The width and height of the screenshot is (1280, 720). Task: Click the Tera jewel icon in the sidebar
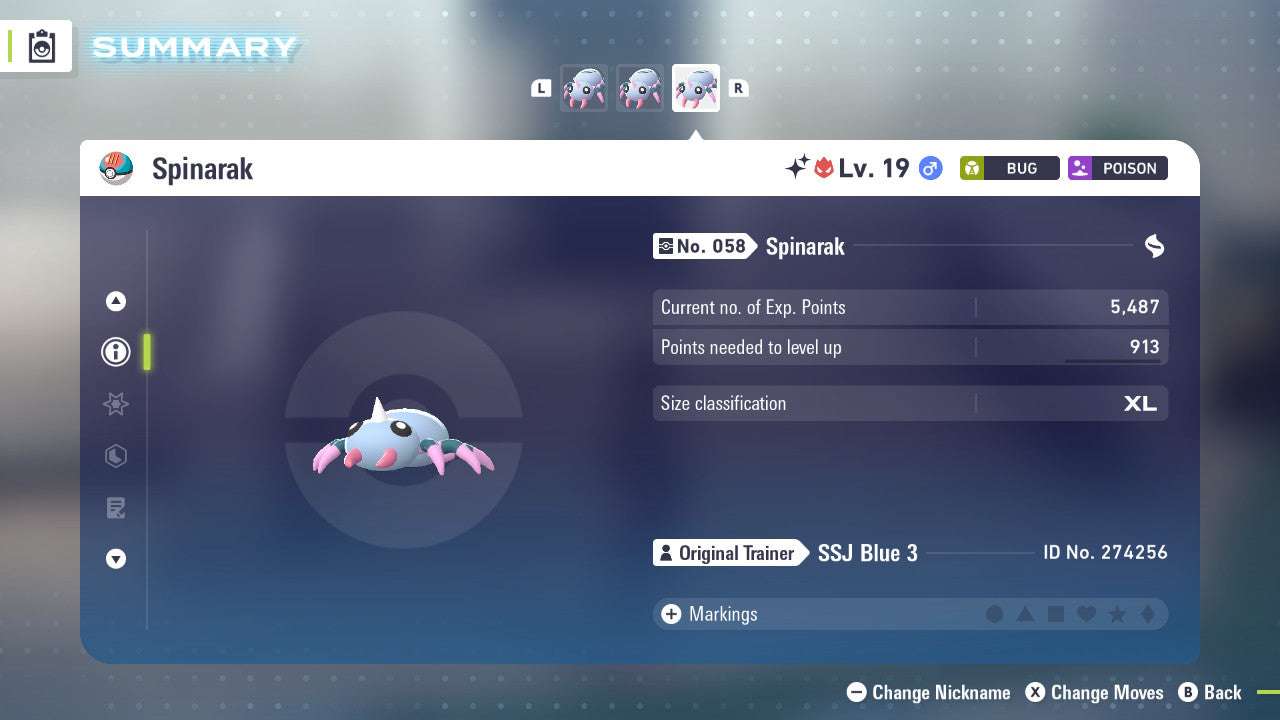coord(116,456)
